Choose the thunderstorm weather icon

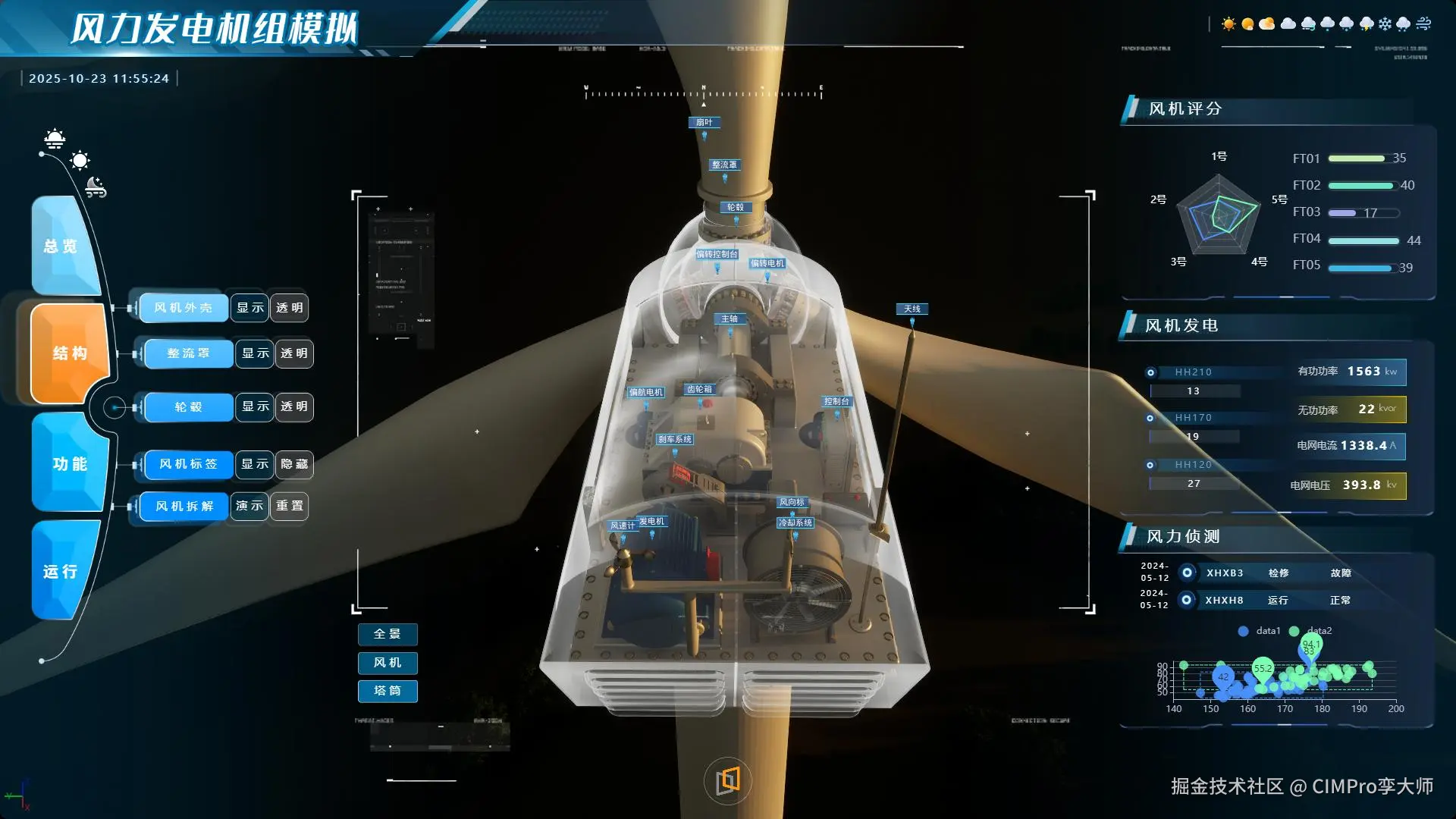point(1366,24)
